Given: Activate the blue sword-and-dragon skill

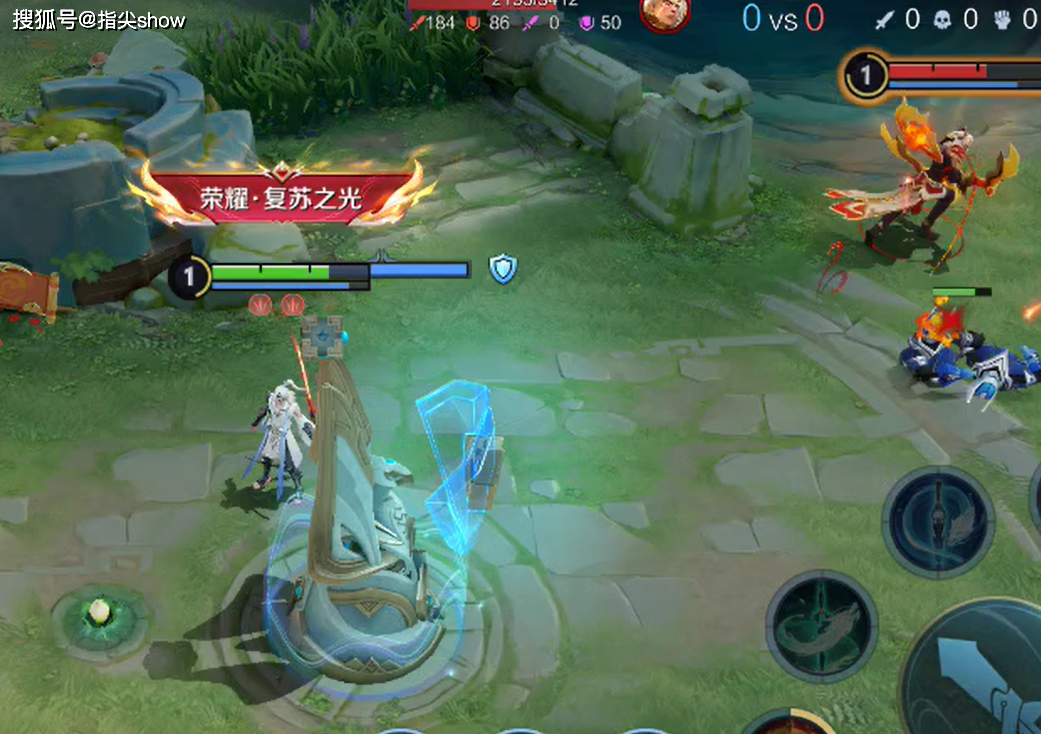Looking at the screenshot, I should 937,520.
